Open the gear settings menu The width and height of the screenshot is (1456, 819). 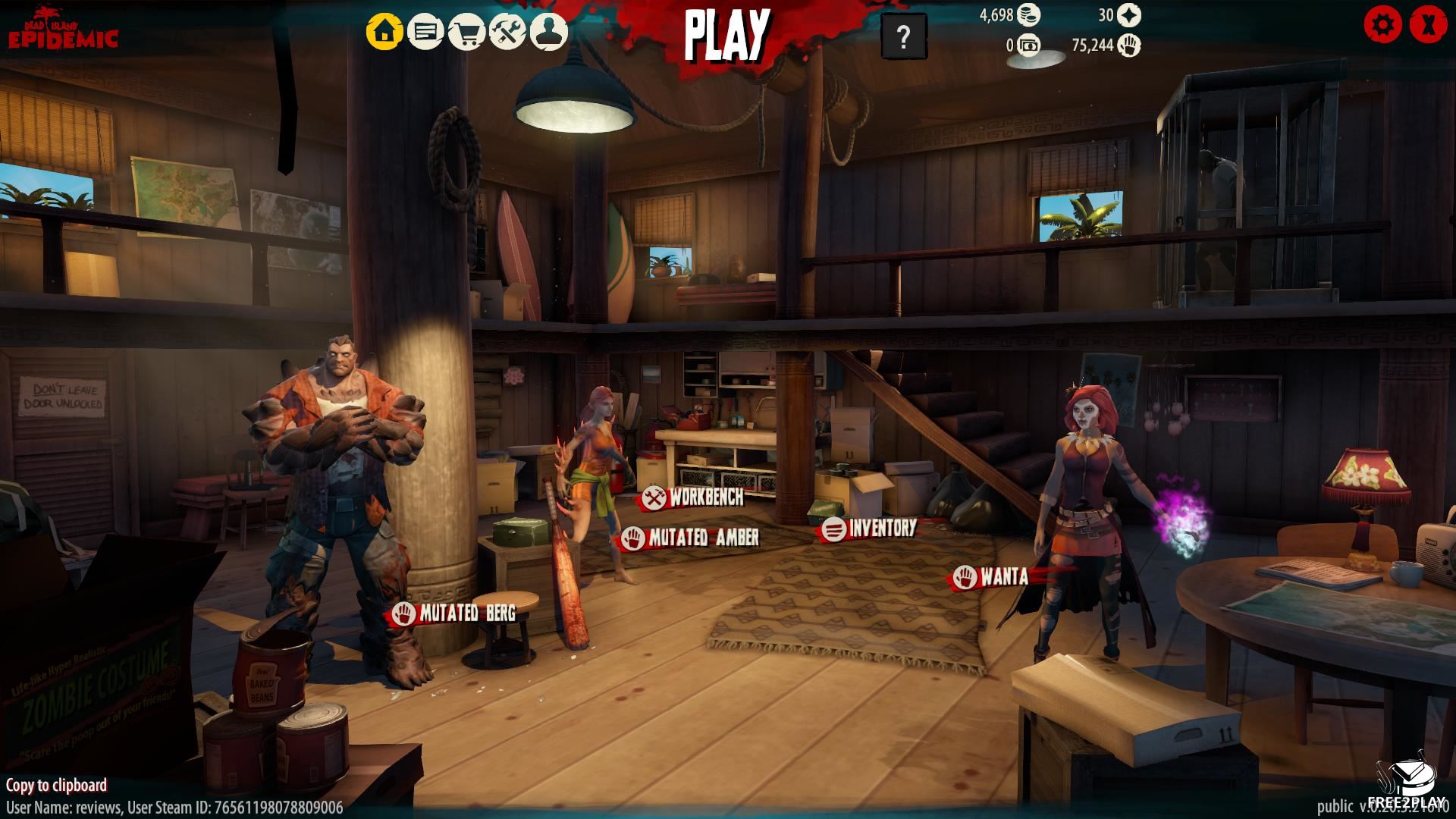pos(1382,25)
